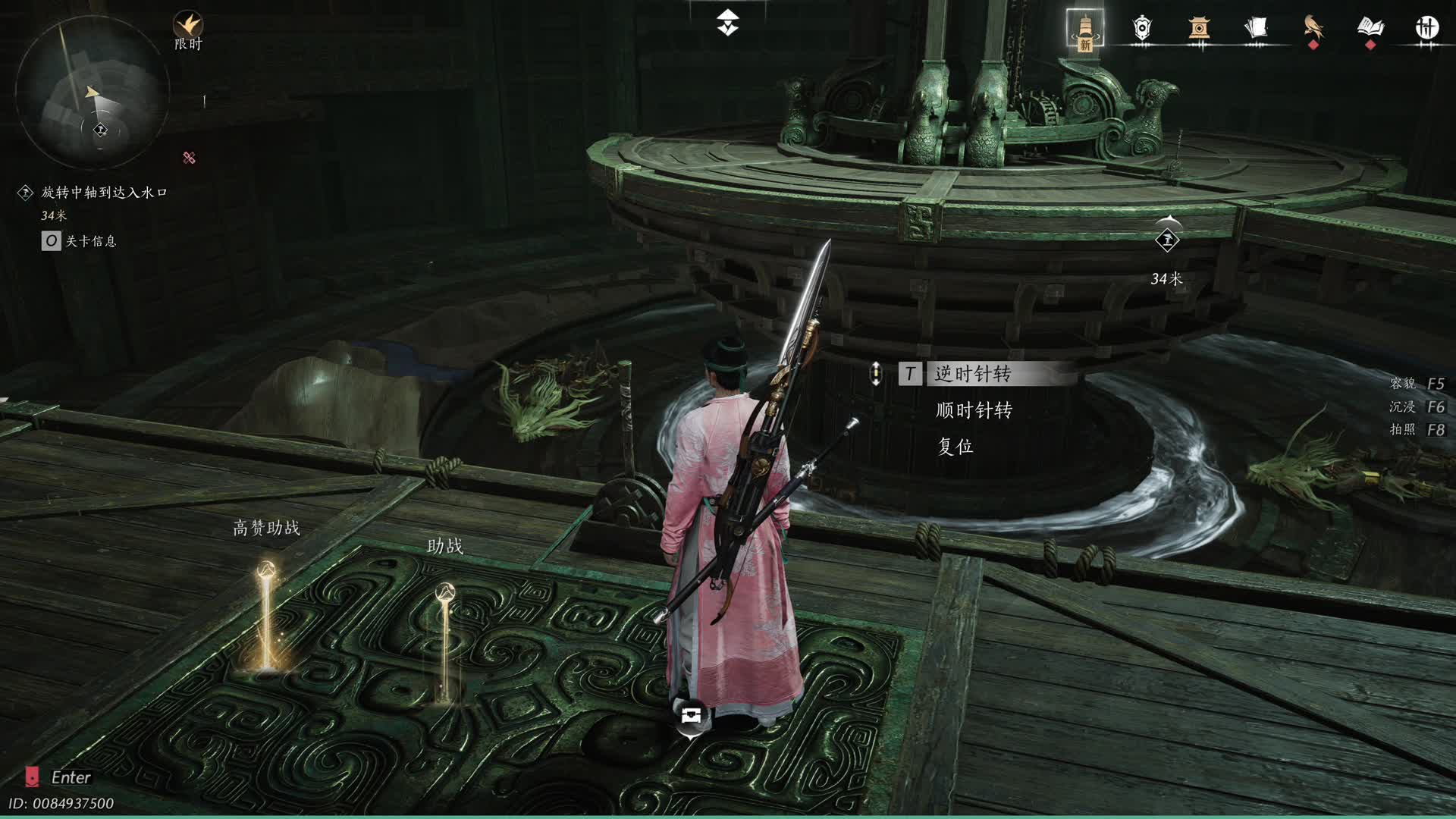Open the tower icon marked 新
The height and width of the screenshot is (819, 1456).
(x=1084, y=30)
